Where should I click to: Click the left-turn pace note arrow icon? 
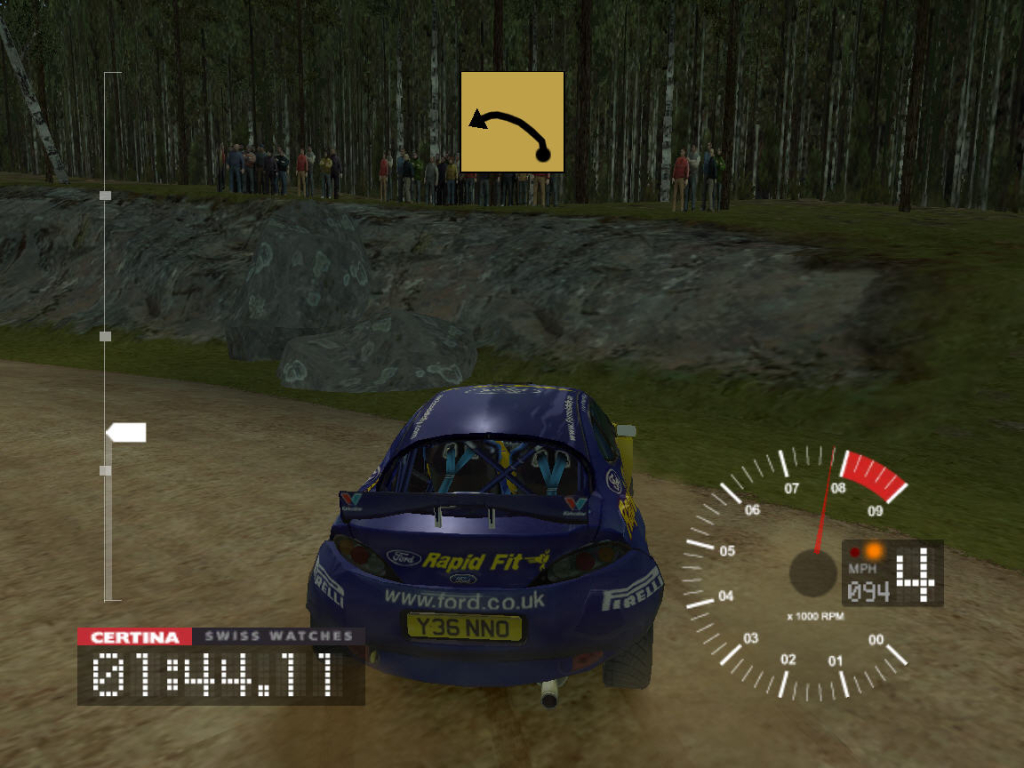coord(512,122)
